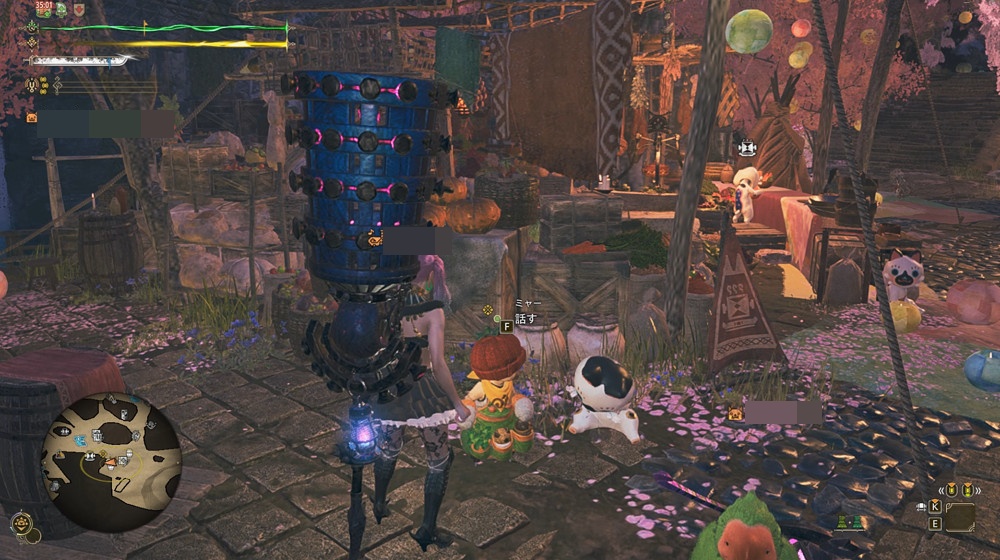Cycle item bar with left double-arrow

click(944, 489)
